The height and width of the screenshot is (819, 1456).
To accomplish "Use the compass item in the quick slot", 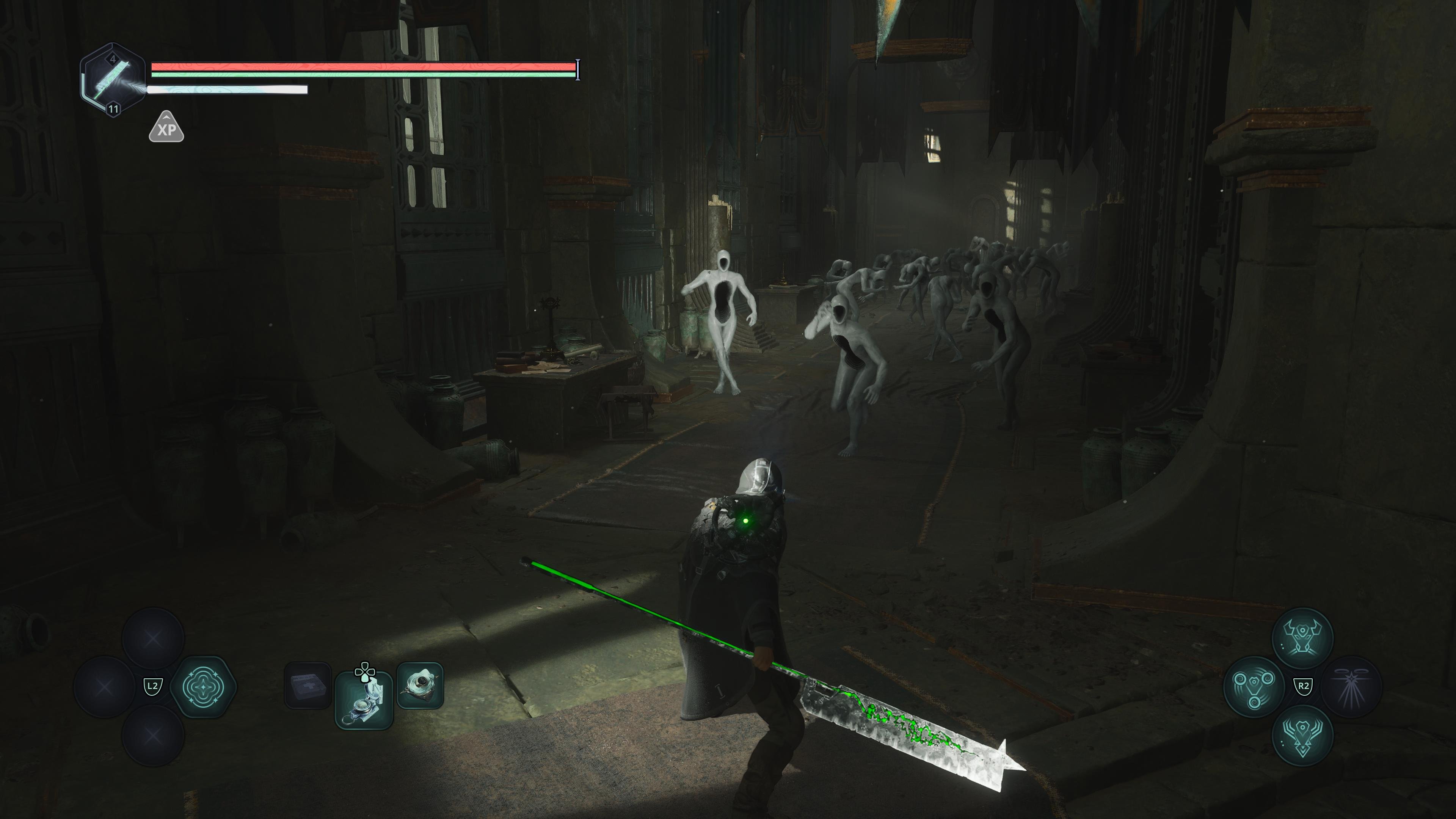I will point(364,700).
